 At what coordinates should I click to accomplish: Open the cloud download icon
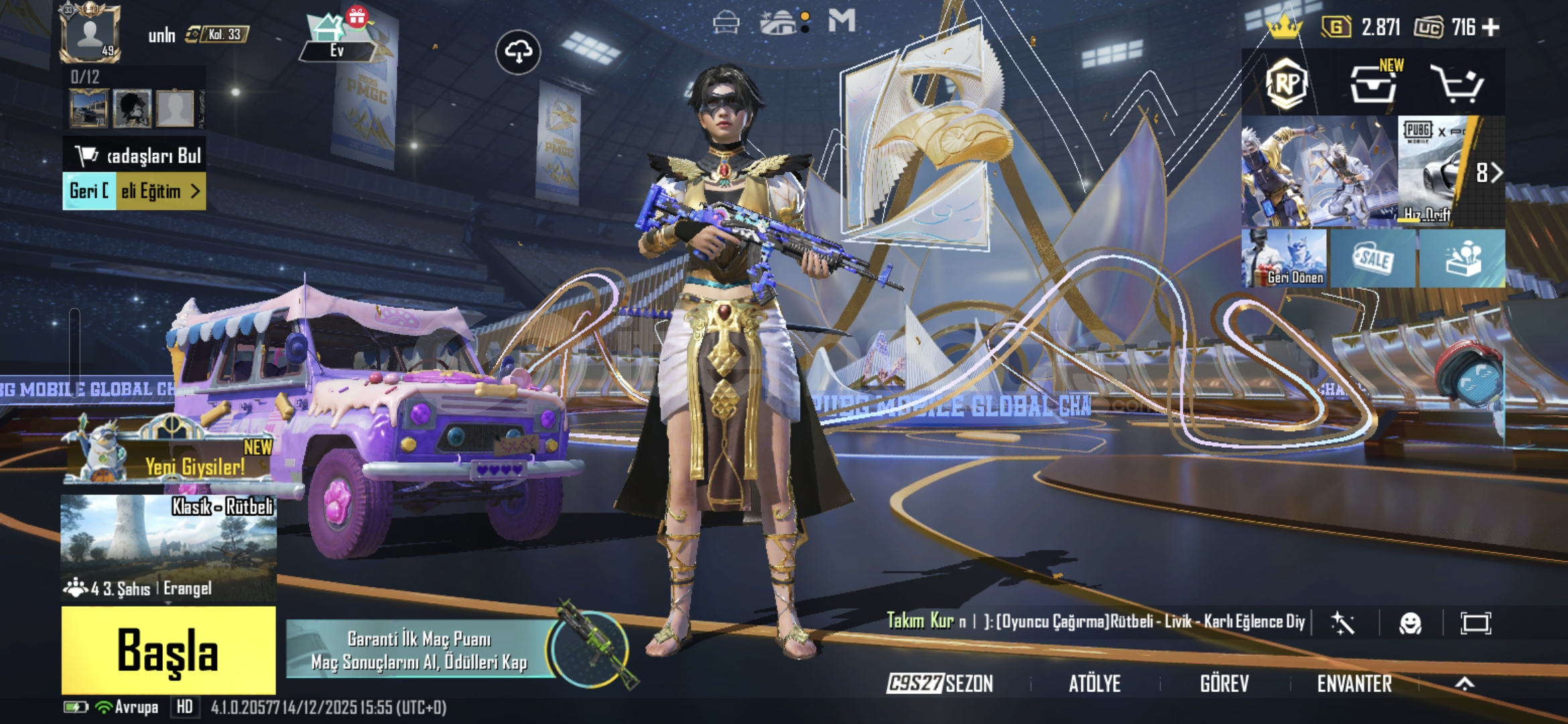[518, 52]
